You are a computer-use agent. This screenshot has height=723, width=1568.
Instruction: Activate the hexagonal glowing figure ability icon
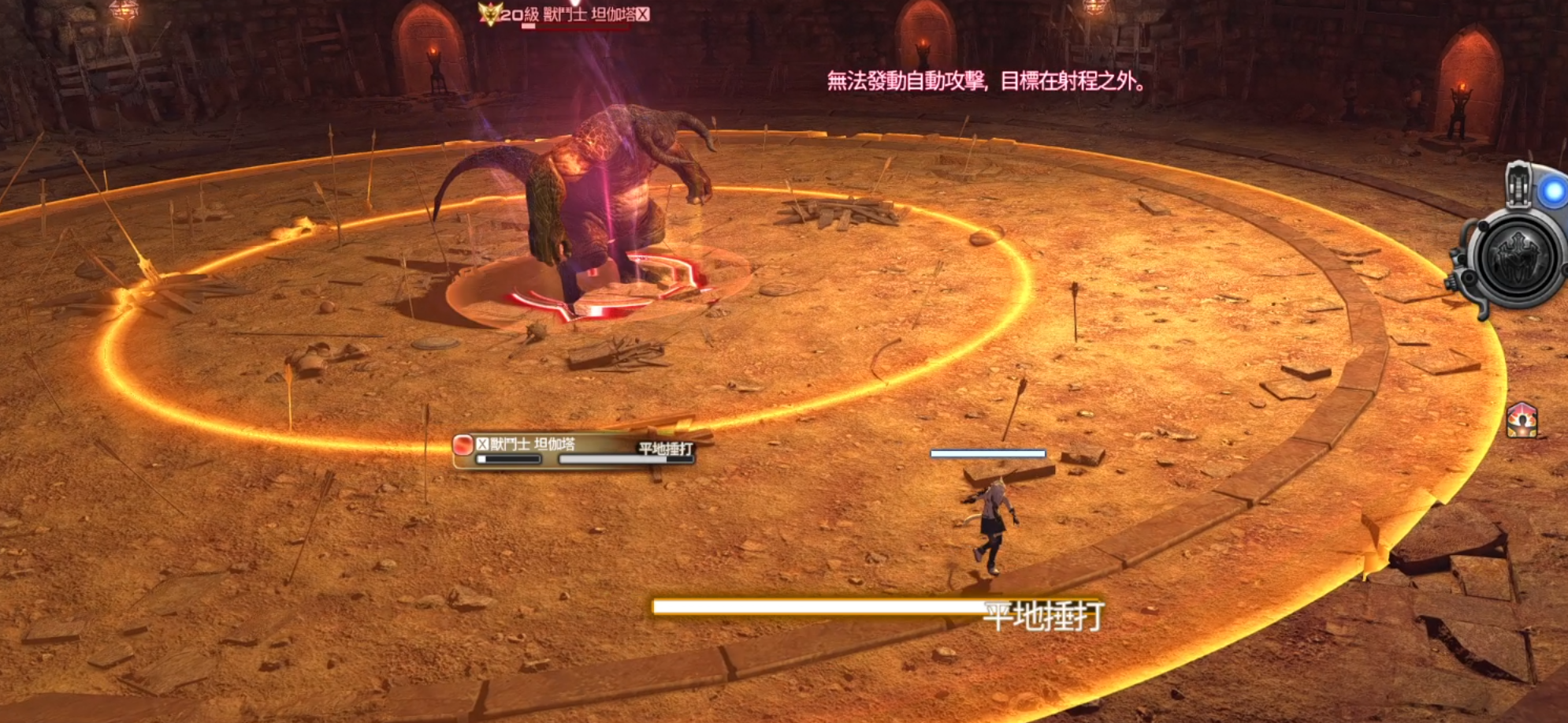pyautogui.click(x=1522, y=420)
